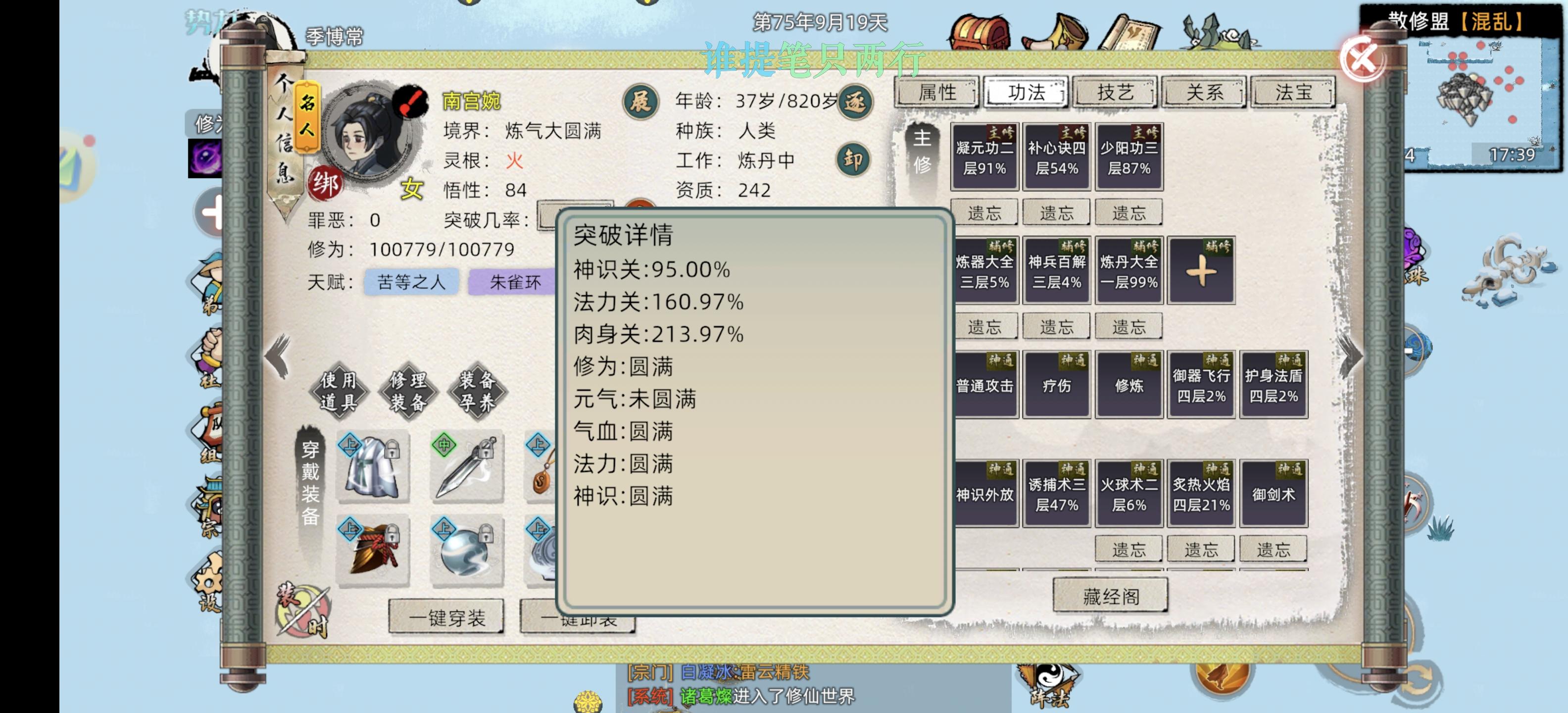This screenshot has width=1568, height=713.
Task: Click the 修炼 cultivation skill icon
Action: (x=1129, y=385)
